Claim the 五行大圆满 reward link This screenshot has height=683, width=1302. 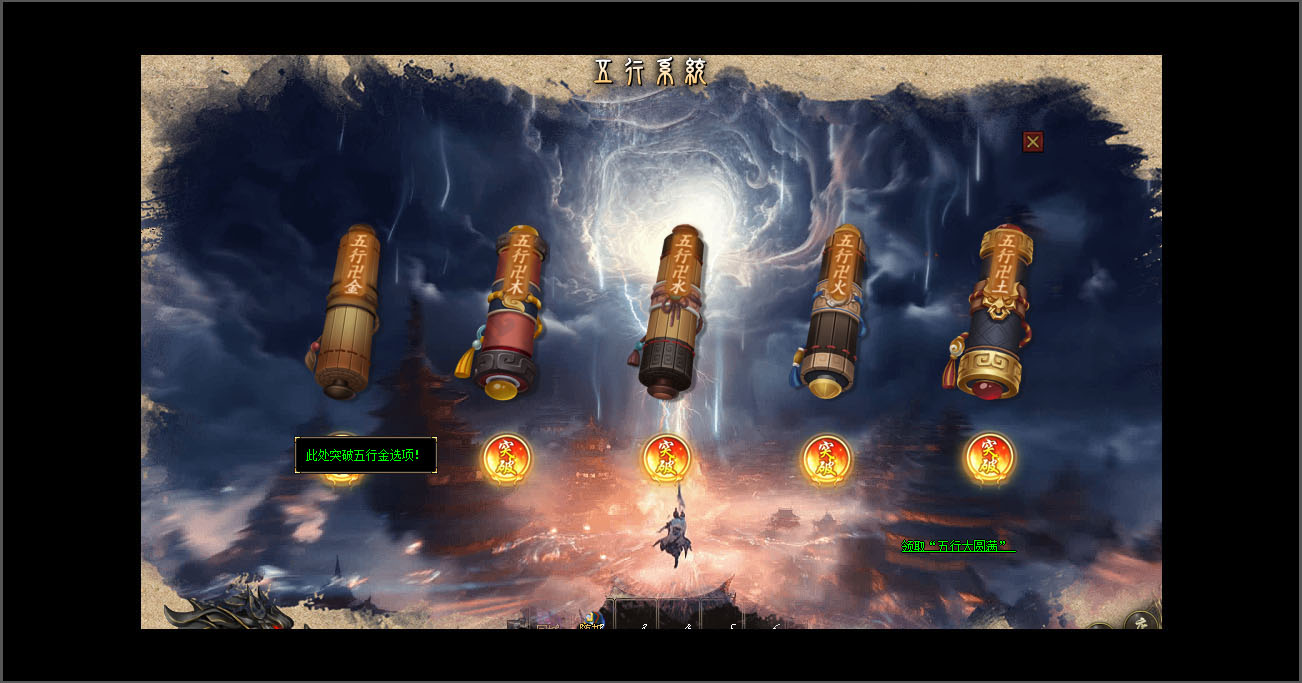click(x=957, y=546)
